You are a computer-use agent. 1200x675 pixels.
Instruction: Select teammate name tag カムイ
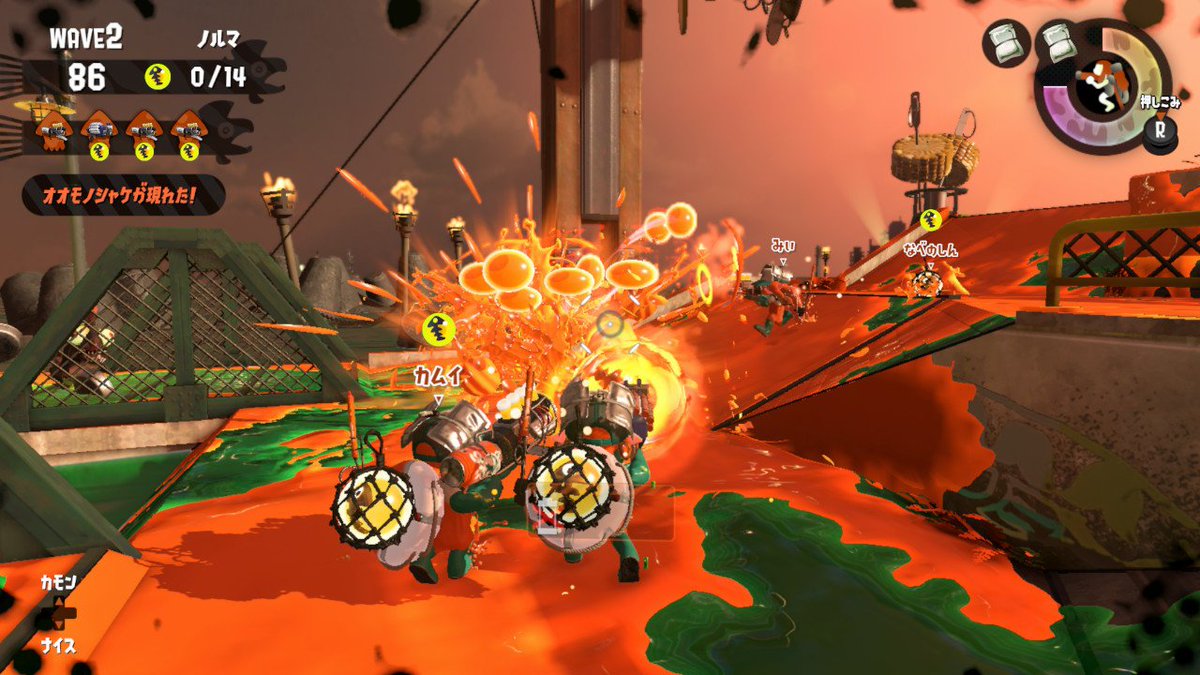coord(436,375)
